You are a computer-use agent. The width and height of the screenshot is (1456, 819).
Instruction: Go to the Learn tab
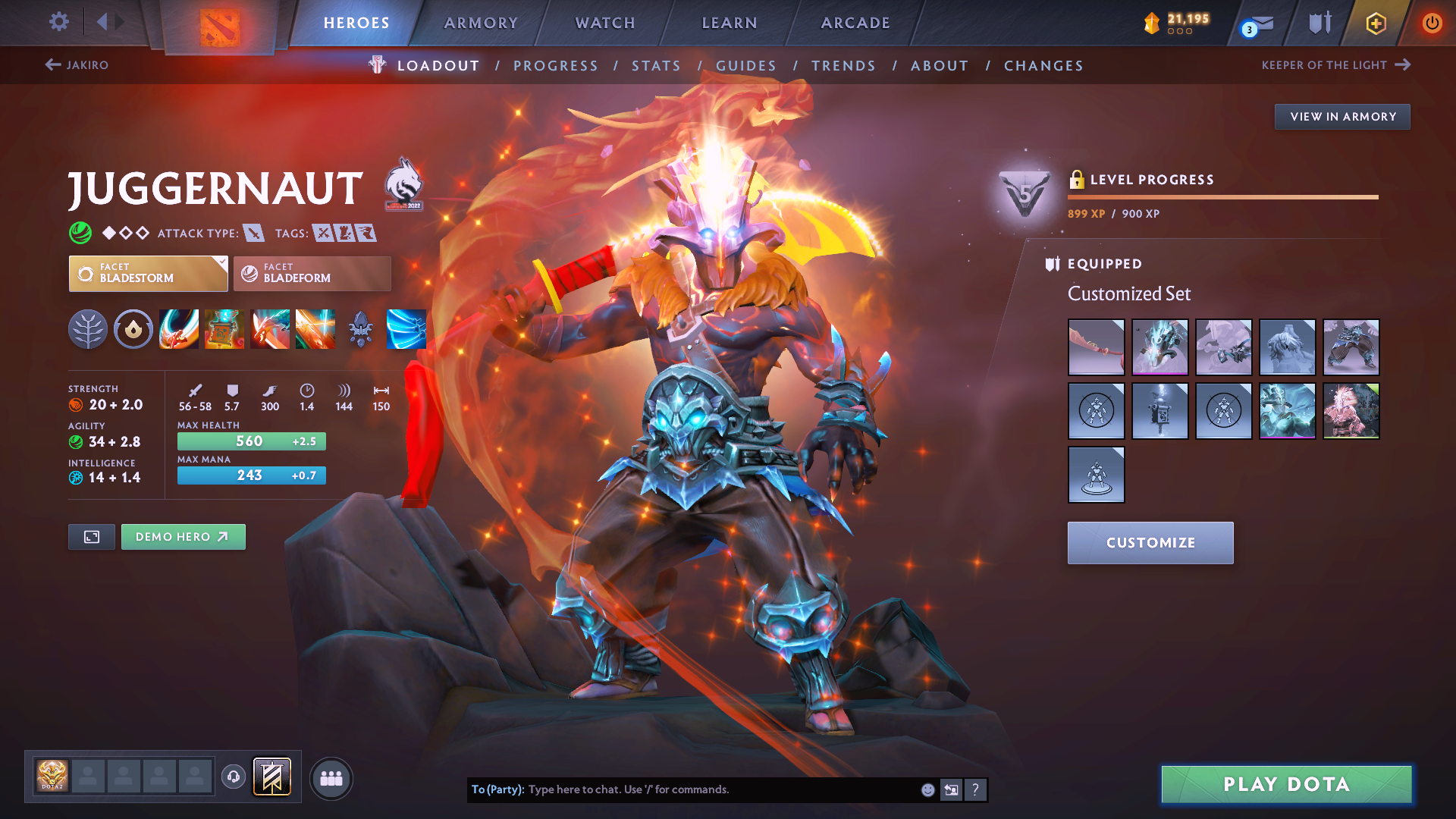[x=730, y=23]
